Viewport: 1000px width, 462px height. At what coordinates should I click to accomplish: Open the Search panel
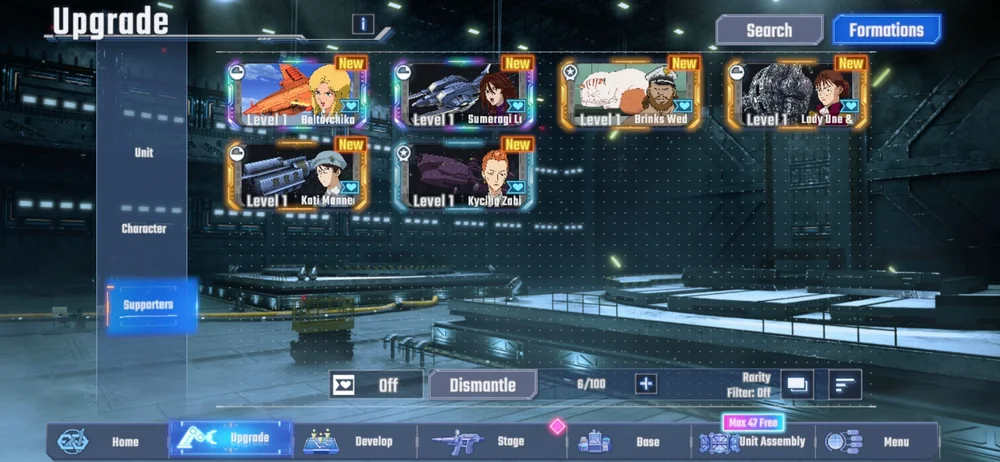click(769, 30)
